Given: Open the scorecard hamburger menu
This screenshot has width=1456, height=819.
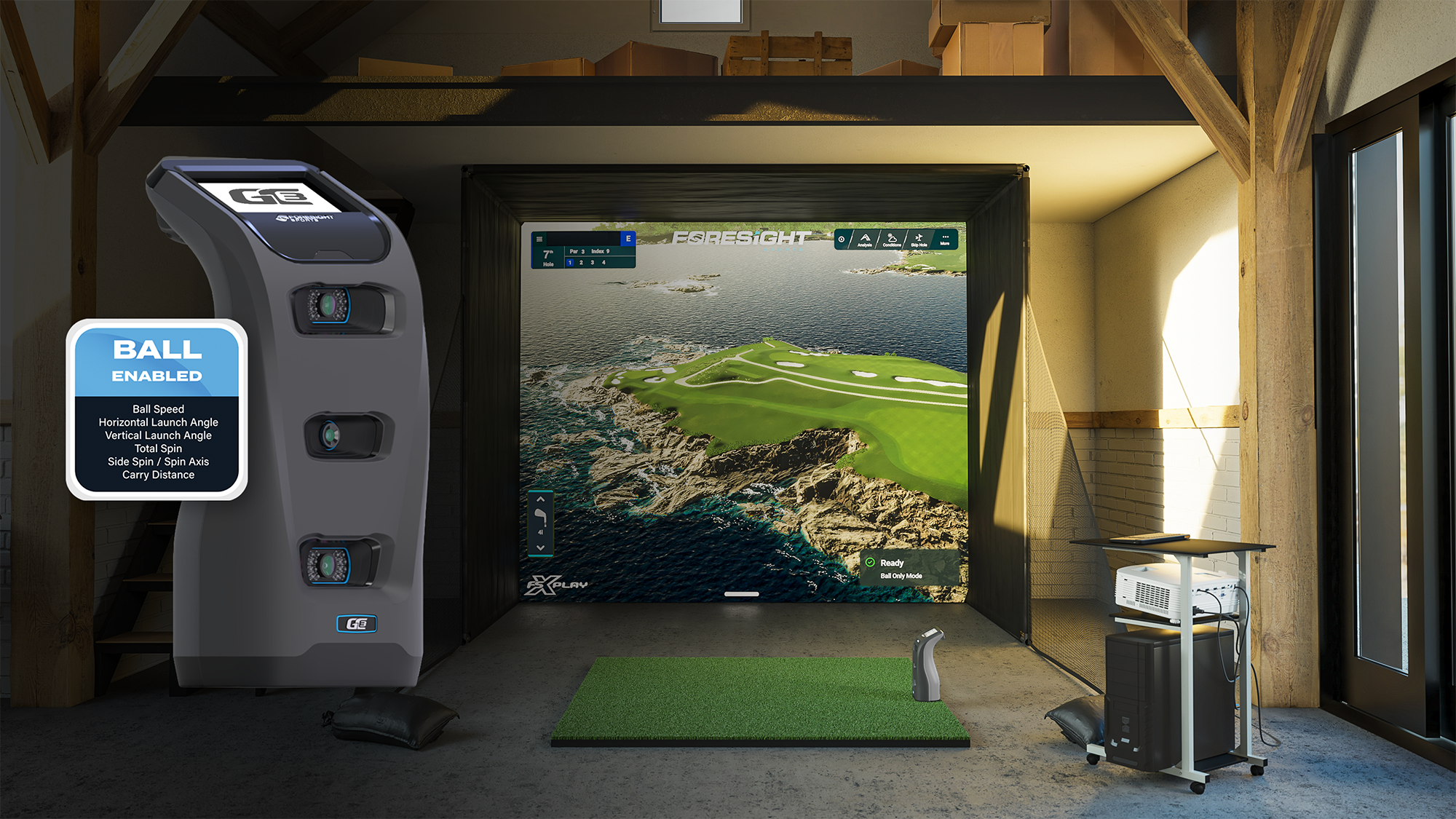Looking at the screenshot, I should tap(539, 239).
